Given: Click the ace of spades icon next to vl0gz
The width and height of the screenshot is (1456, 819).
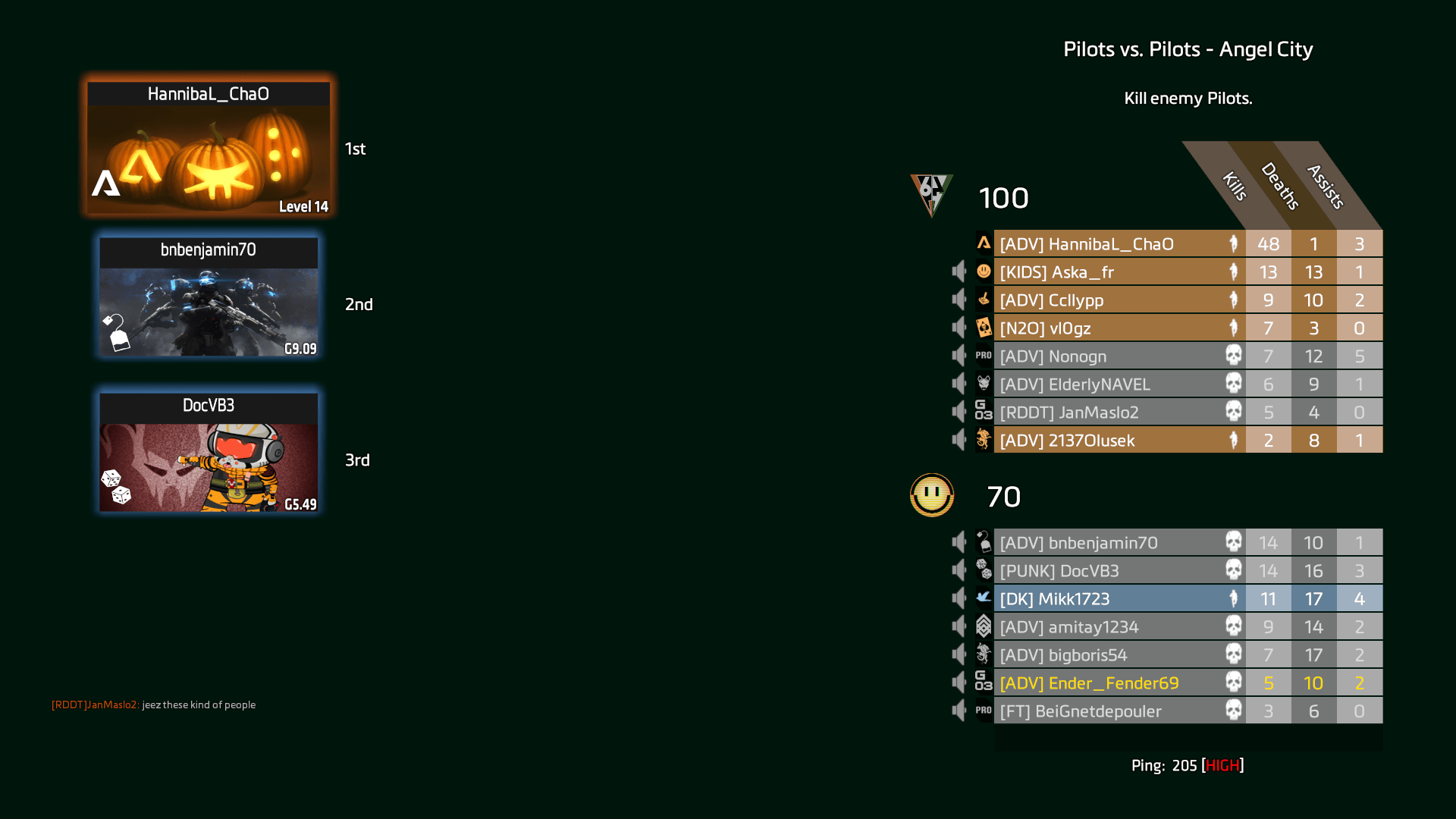Looking at the screenshot, I should pyautogui.click(x=984, y=328).
